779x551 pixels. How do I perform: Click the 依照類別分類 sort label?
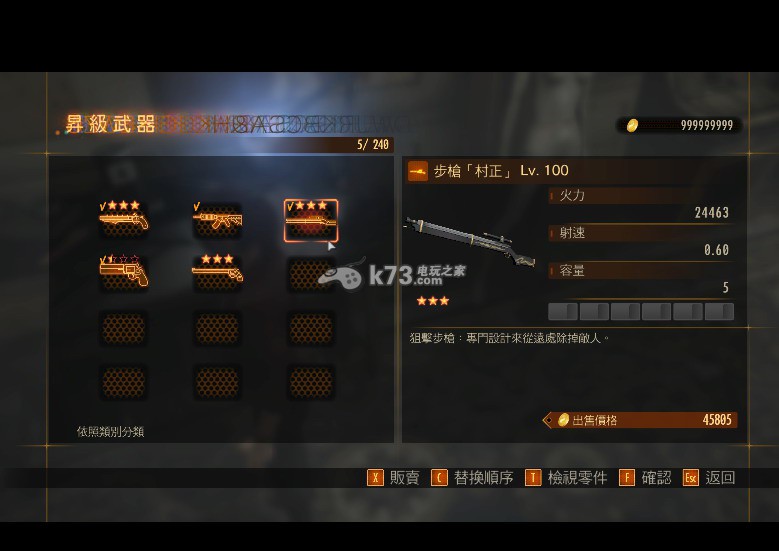[x=110, y=432]
